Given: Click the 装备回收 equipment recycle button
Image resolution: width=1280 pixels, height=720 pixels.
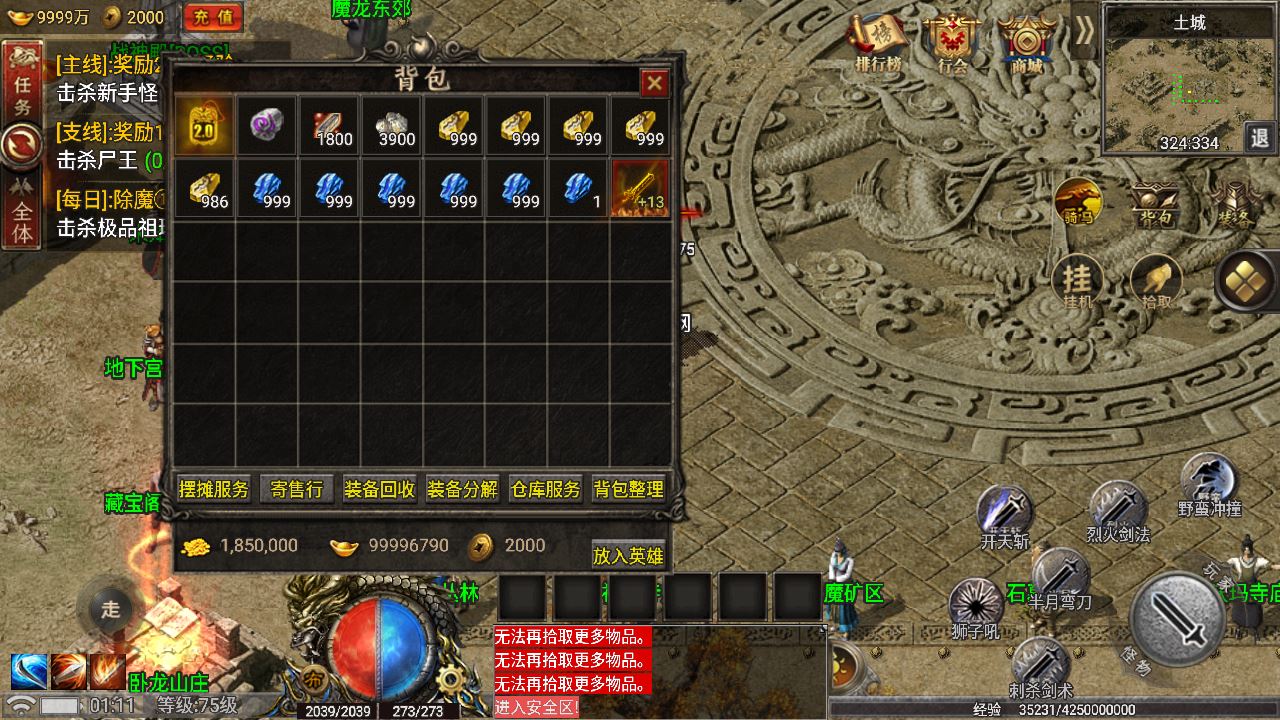Looking at the screenshot, I should click(379, 489).
